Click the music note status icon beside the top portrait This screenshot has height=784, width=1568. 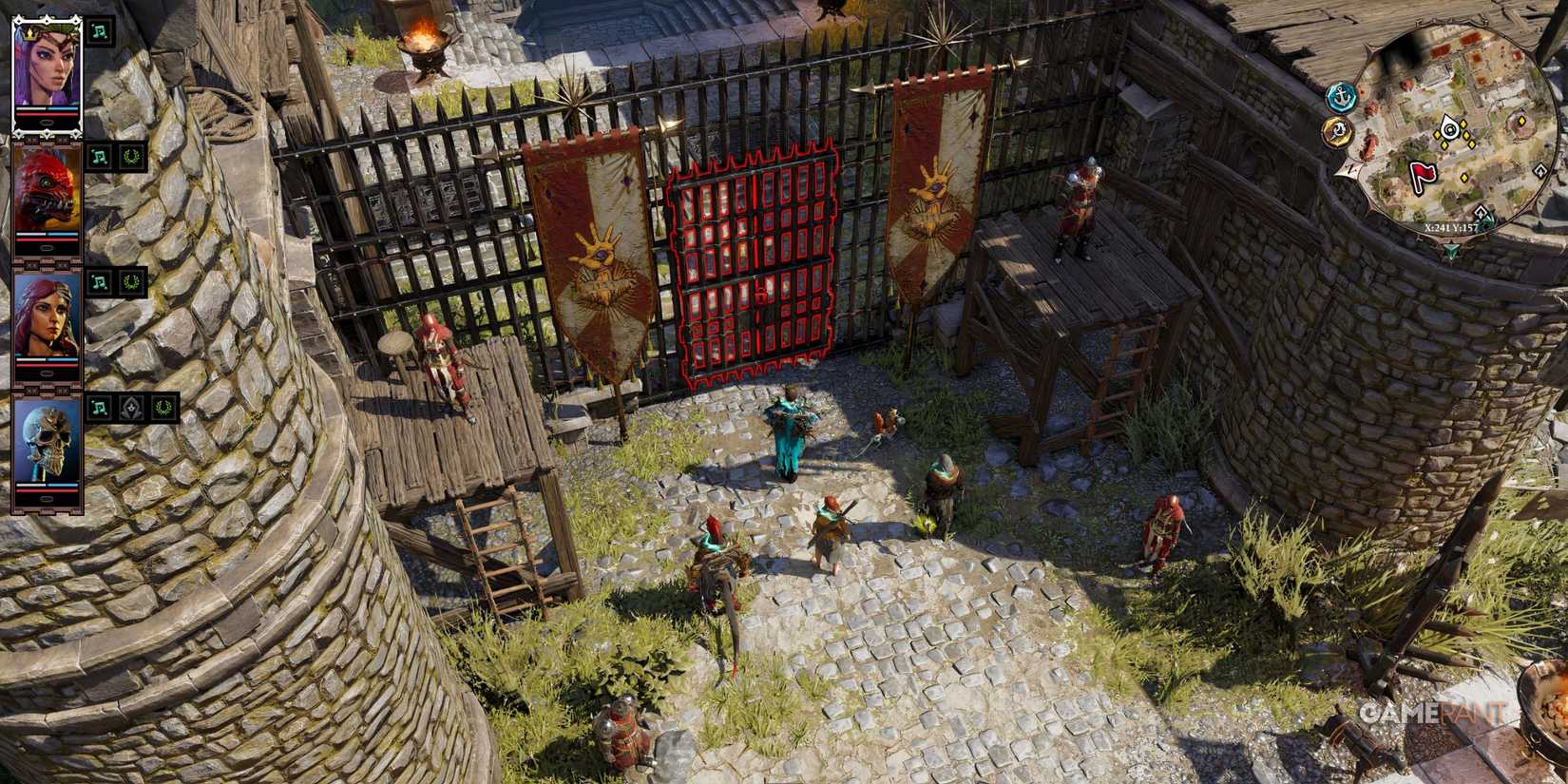[98, 30]
